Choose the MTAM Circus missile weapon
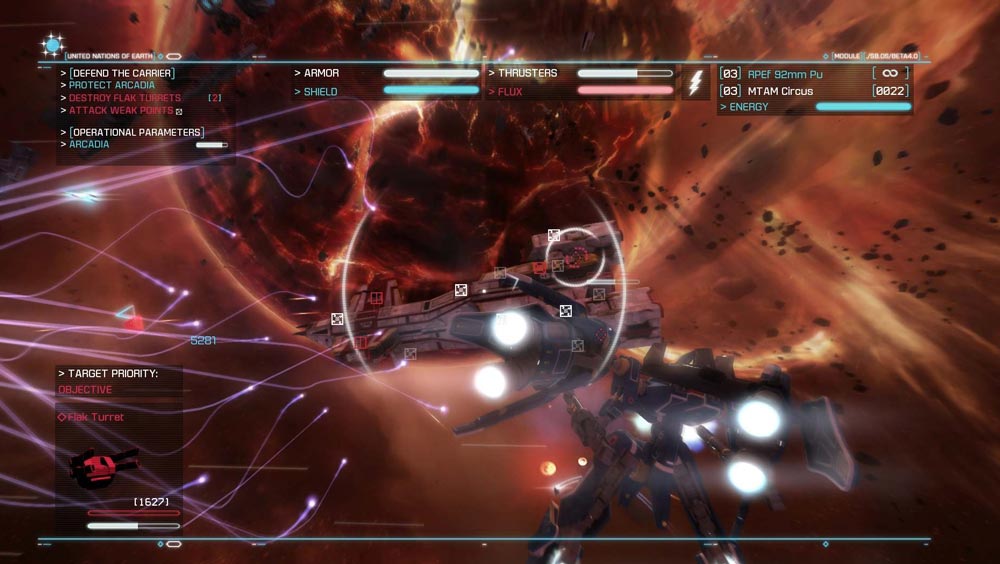Viewport: 1000px width, 564px height. pyautogui.click(x=780, y=91)
